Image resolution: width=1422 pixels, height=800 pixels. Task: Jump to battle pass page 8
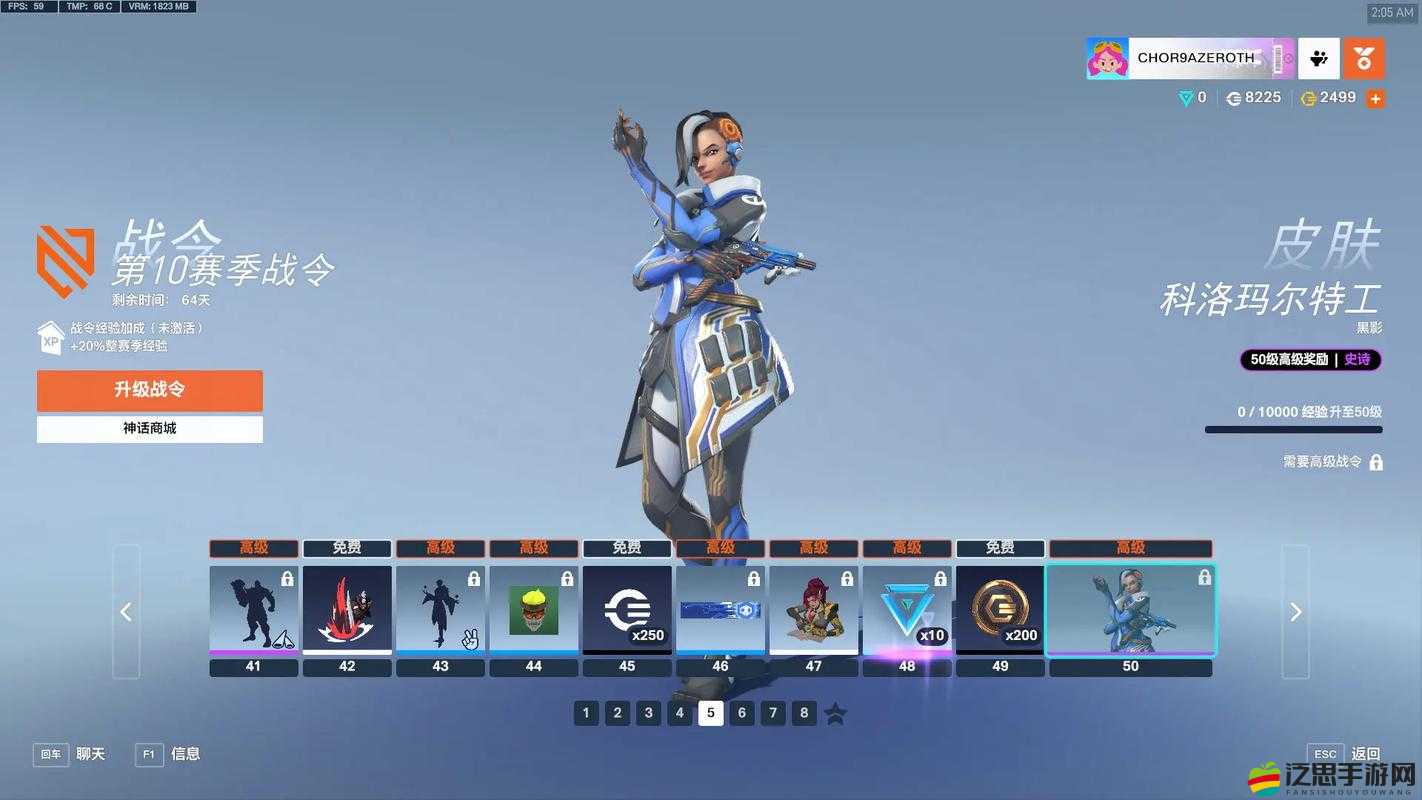point(804,713)
